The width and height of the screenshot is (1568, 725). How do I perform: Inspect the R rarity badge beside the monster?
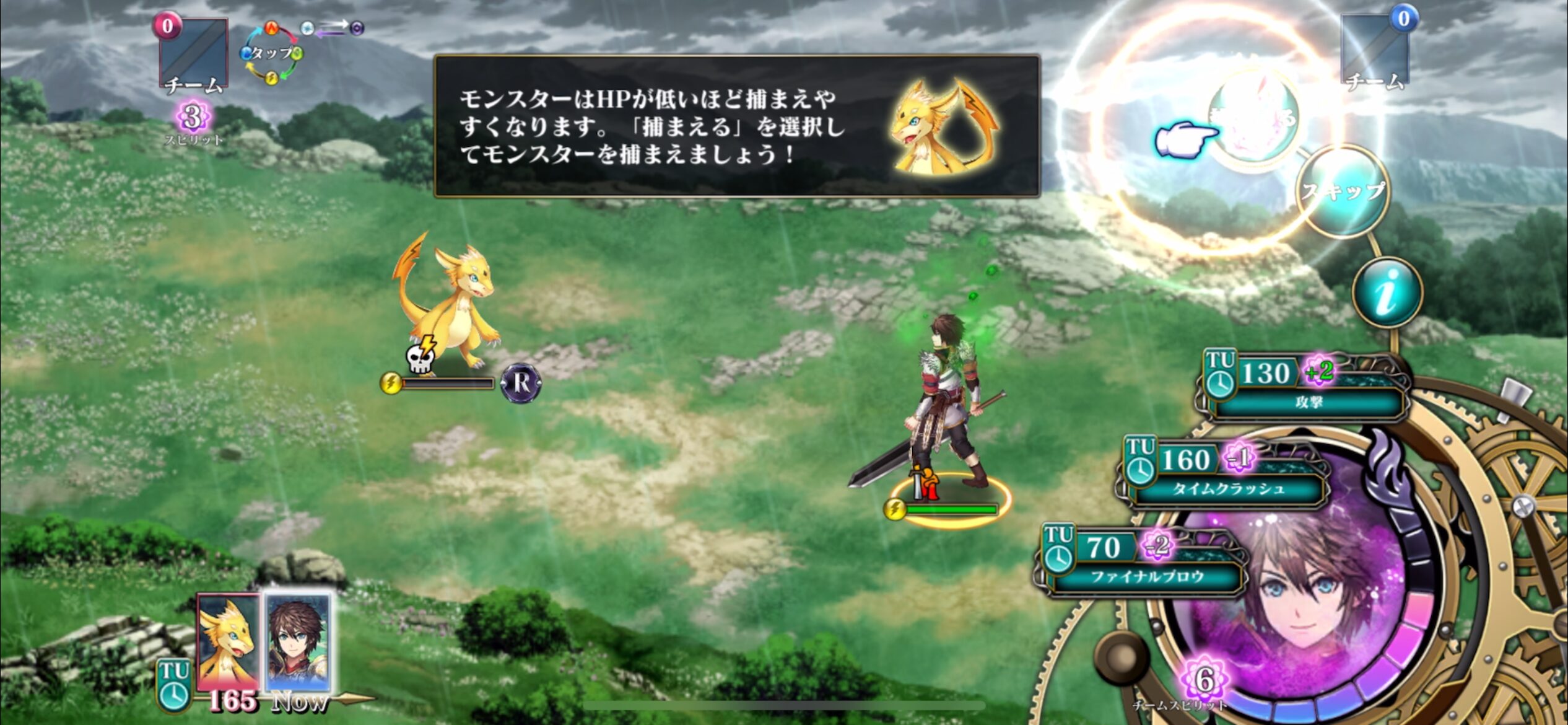pos(521,384)
